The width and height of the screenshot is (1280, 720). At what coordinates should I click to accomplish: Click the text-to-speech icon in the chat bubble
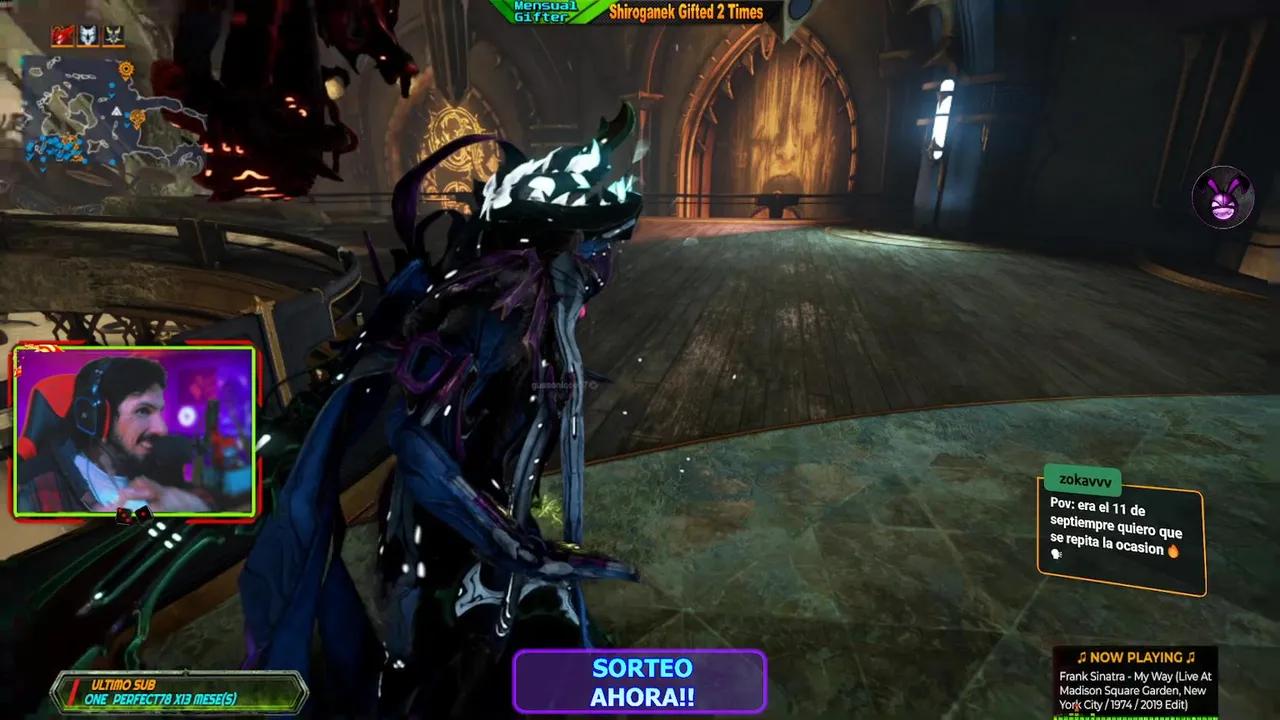point(1055,554)
